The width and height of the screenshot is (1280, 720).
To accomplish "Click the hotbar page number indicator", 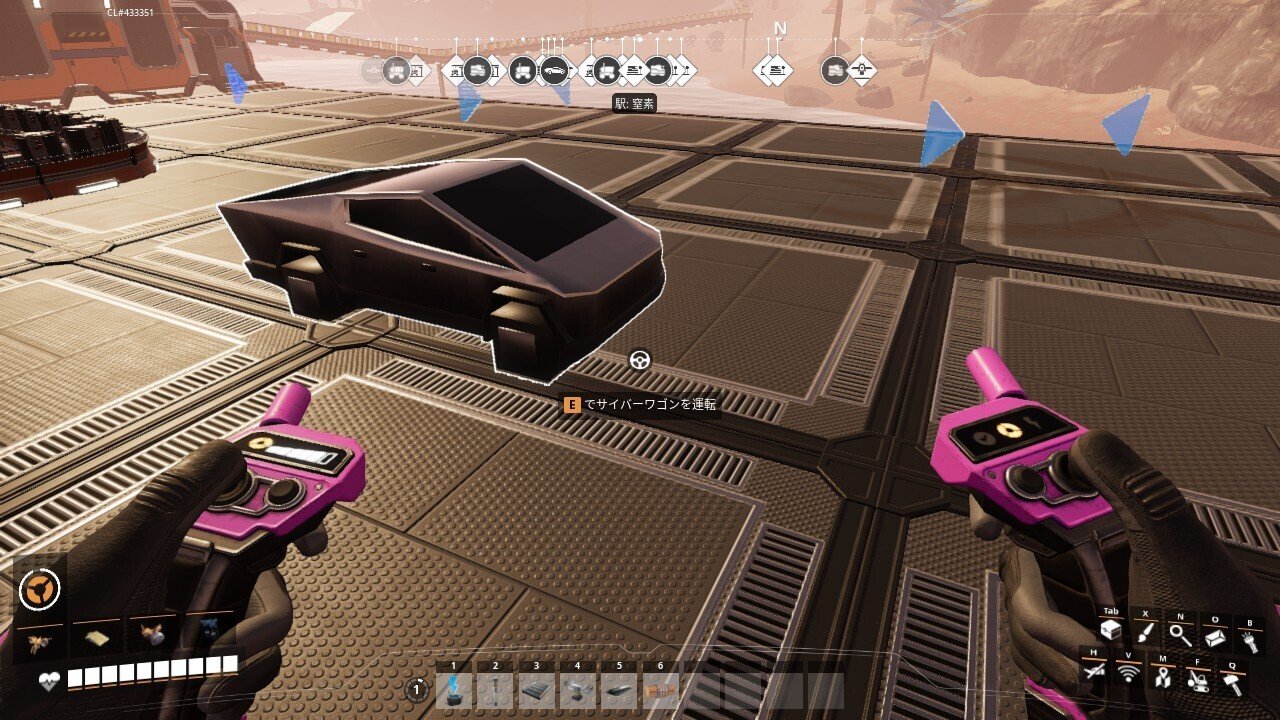I will tap(417, 689).
